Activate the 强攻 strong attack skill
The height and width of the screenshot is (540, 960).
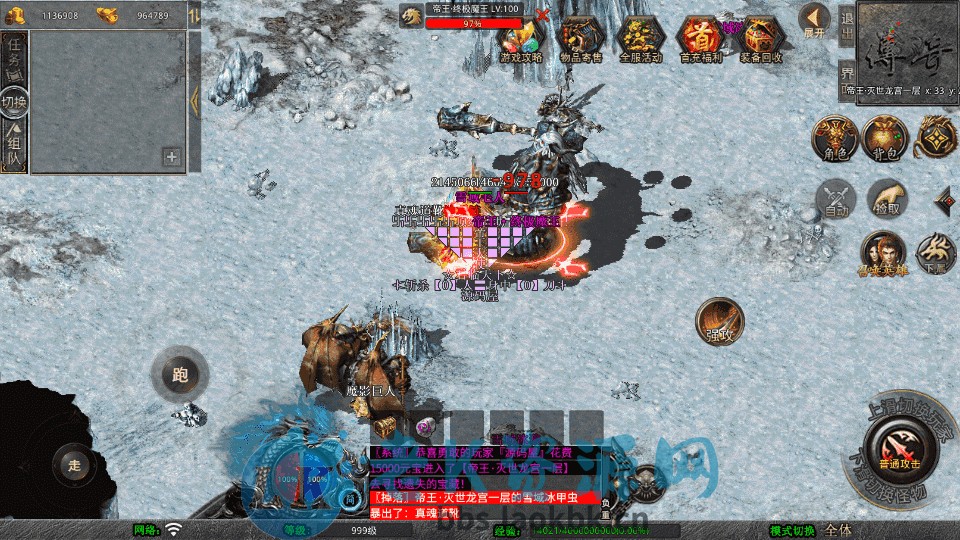719,322
